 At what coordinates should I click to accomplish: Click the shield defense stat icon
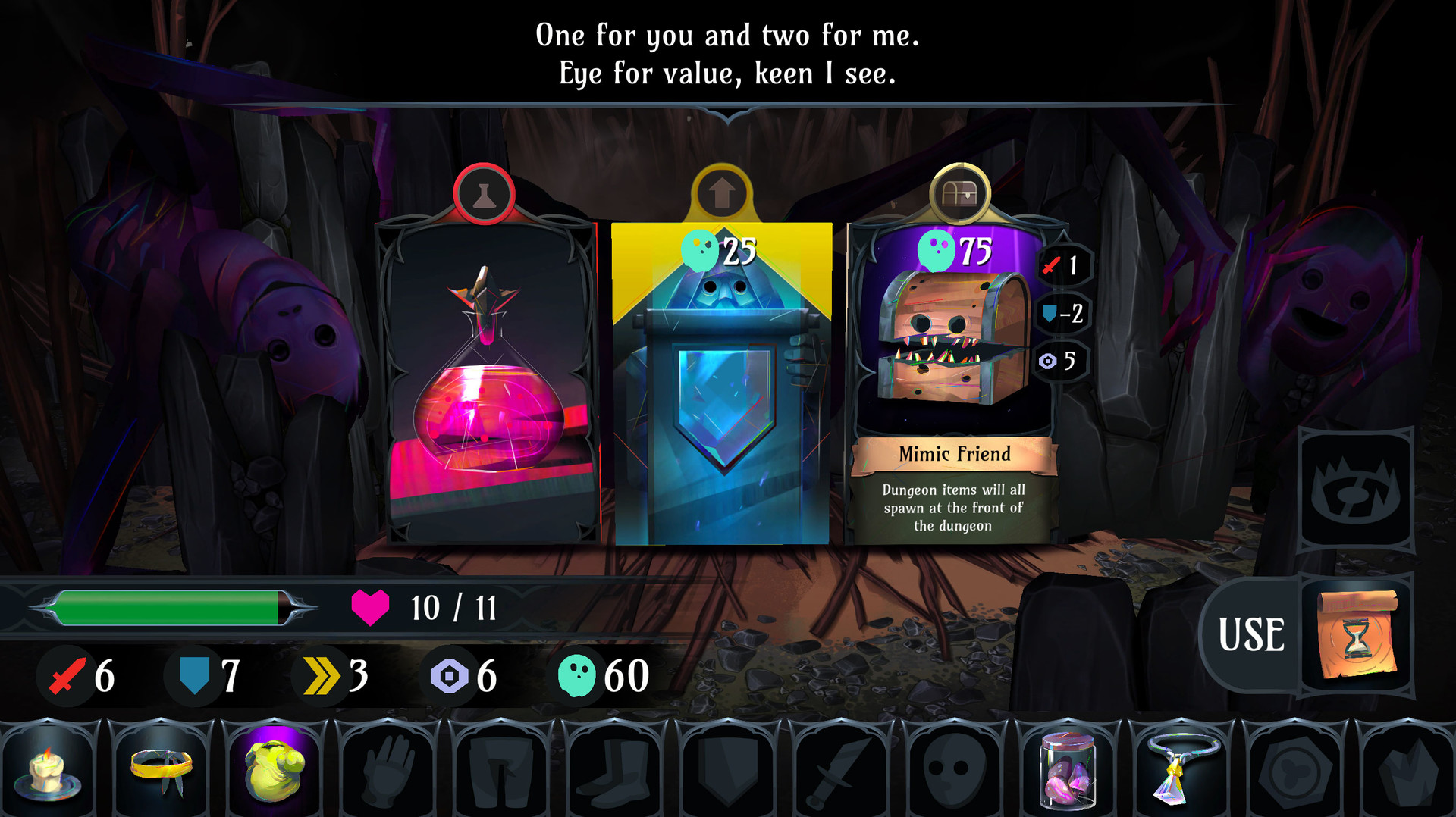point(193,674)
